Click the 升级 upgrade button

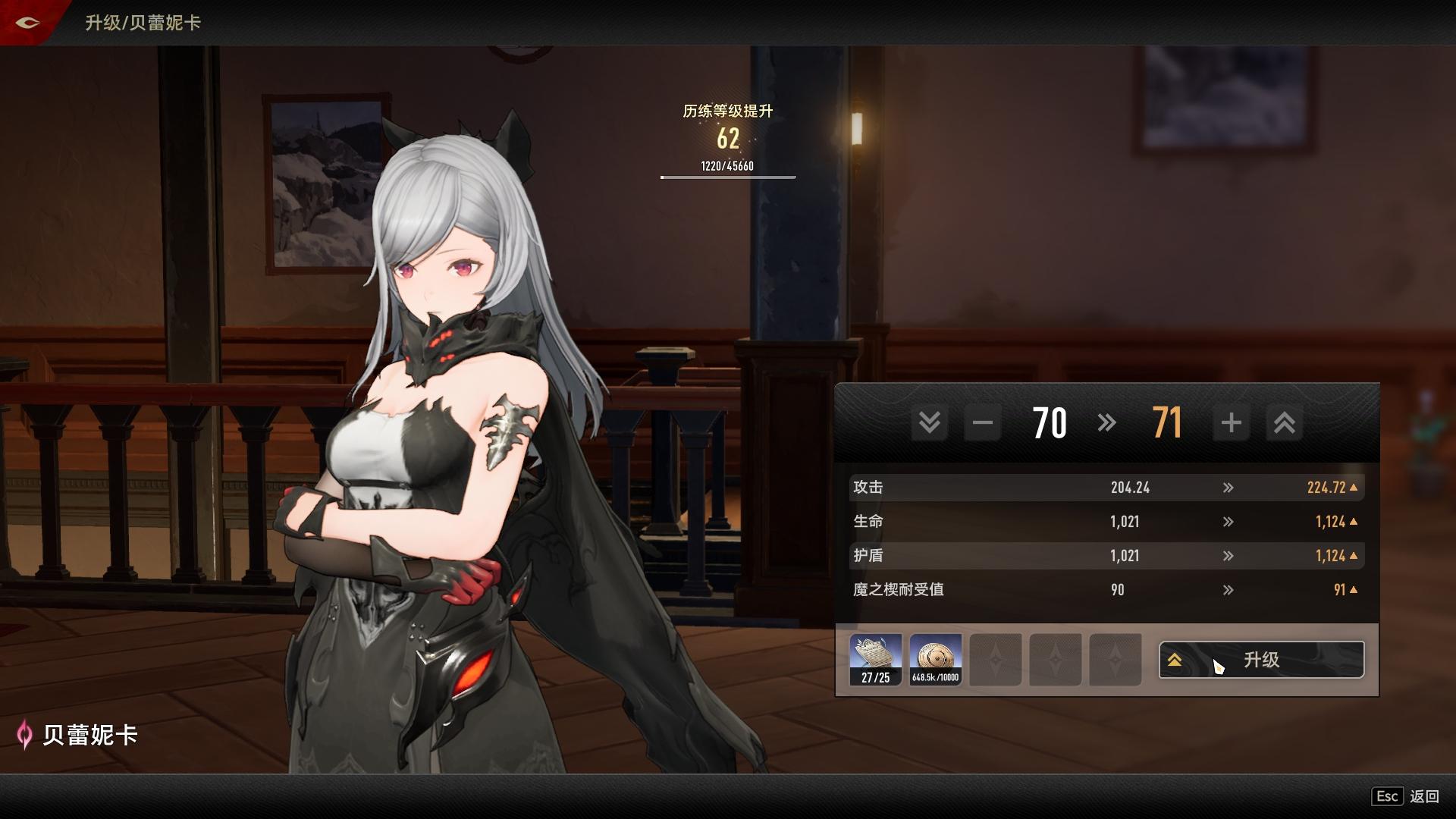coord(1261,660)
